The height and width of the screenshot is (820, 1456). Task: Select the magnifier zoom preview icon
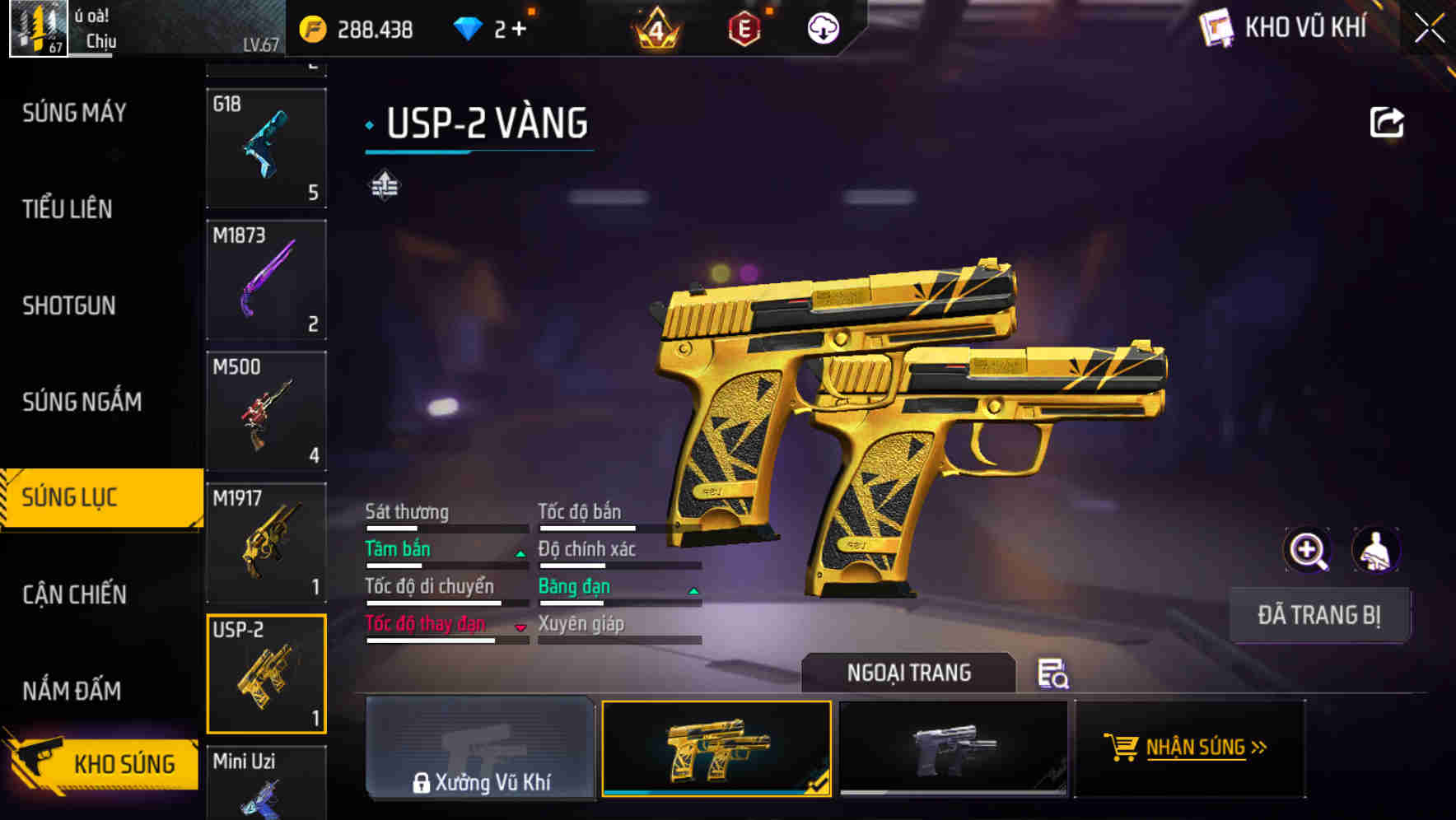point(1308,550)
